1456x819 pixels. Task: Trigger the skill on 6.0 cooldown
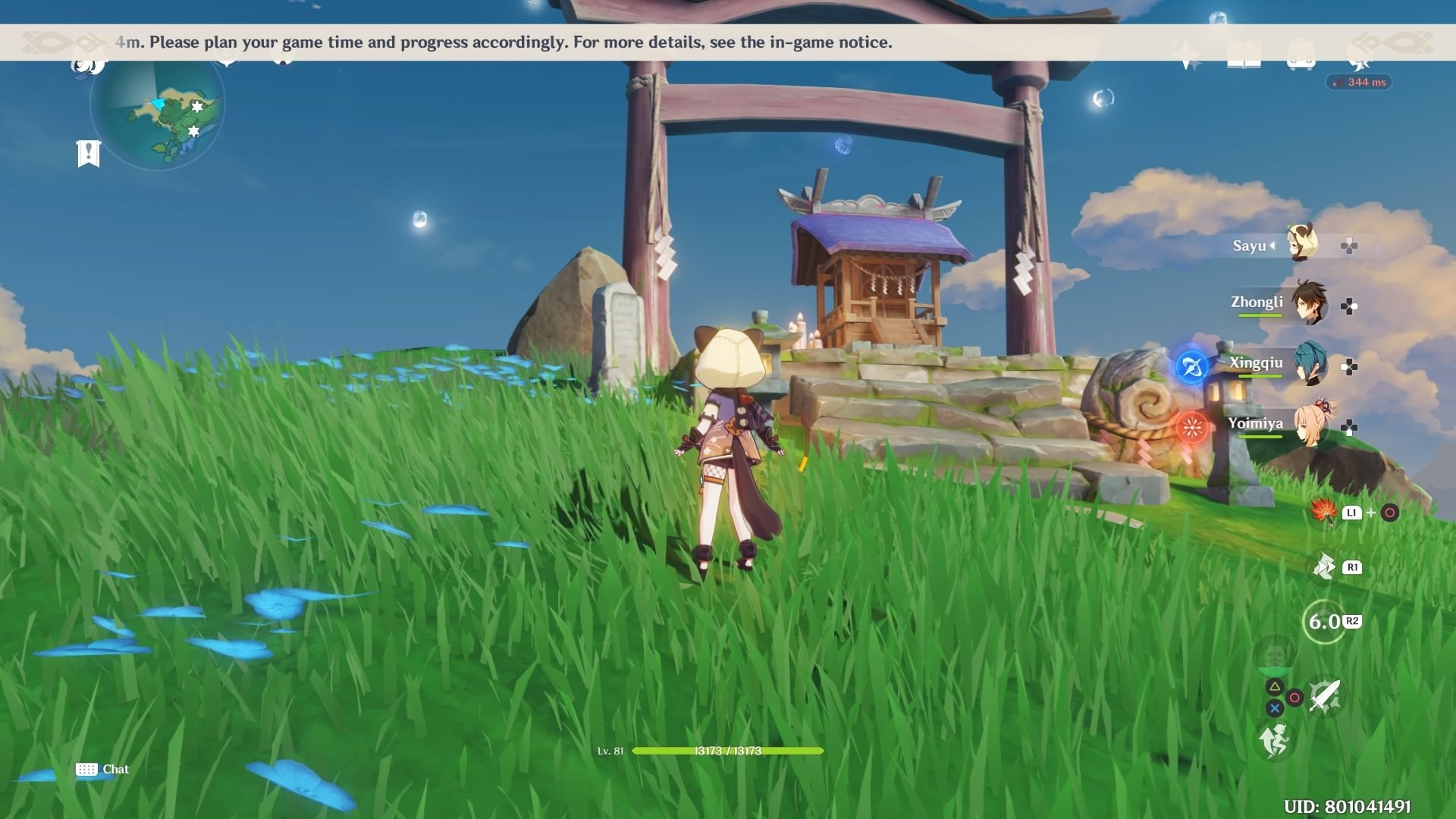pyautogui.click(x=1324, y=622)
